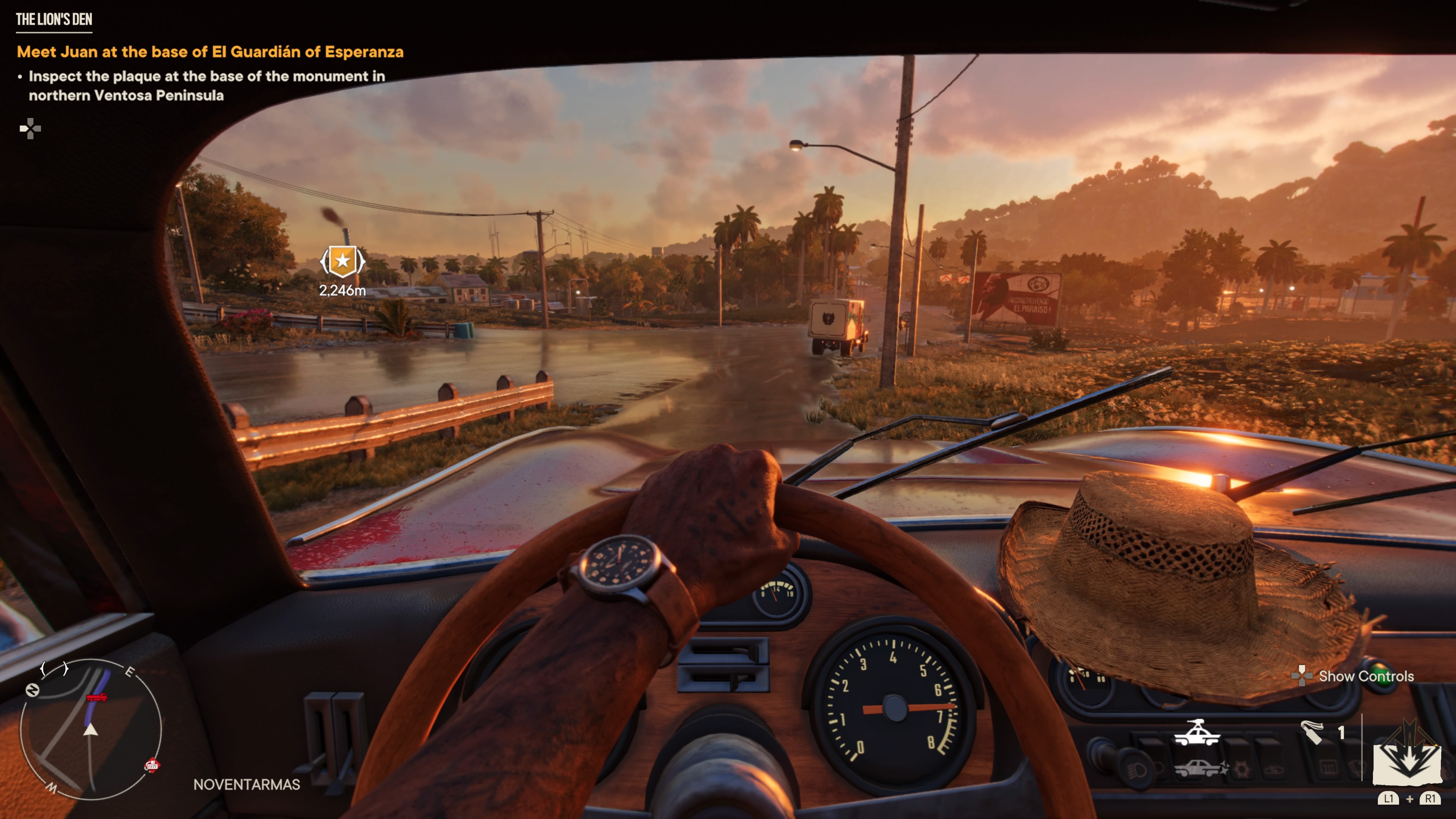Click the player arrow on the minimap
1456x819 pixels.
pos(91,730)
